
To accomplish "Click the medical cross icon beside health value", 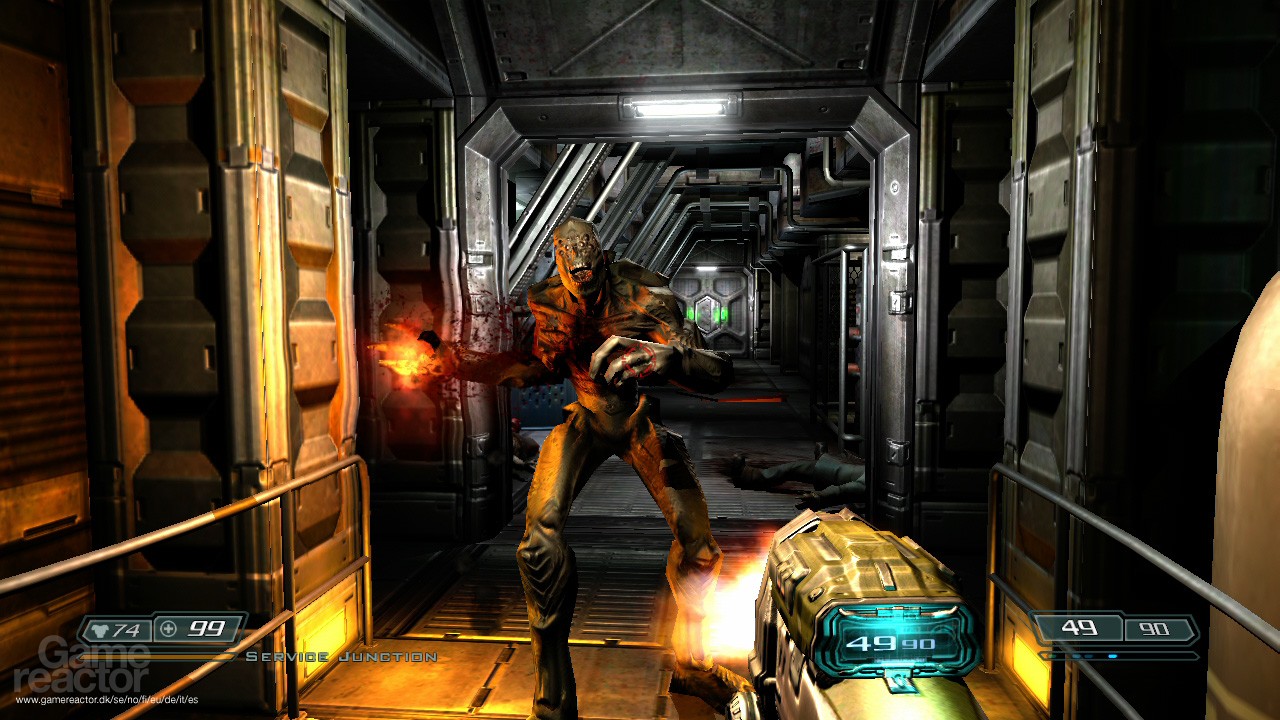I will click(x=168, y=630).
